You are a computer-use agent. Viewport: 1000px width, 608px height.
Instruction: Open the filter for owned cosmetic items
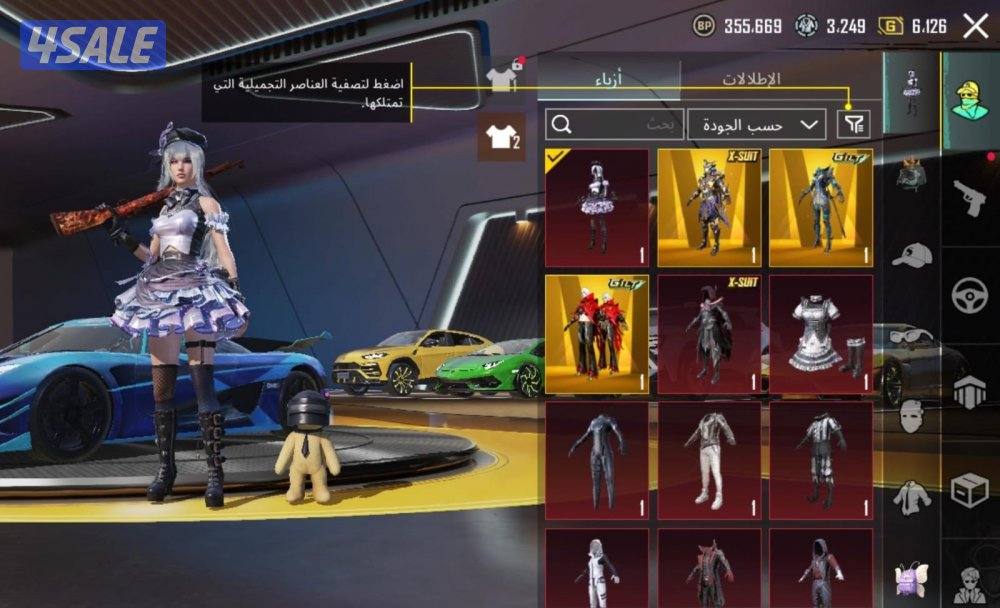click(852, 124)
